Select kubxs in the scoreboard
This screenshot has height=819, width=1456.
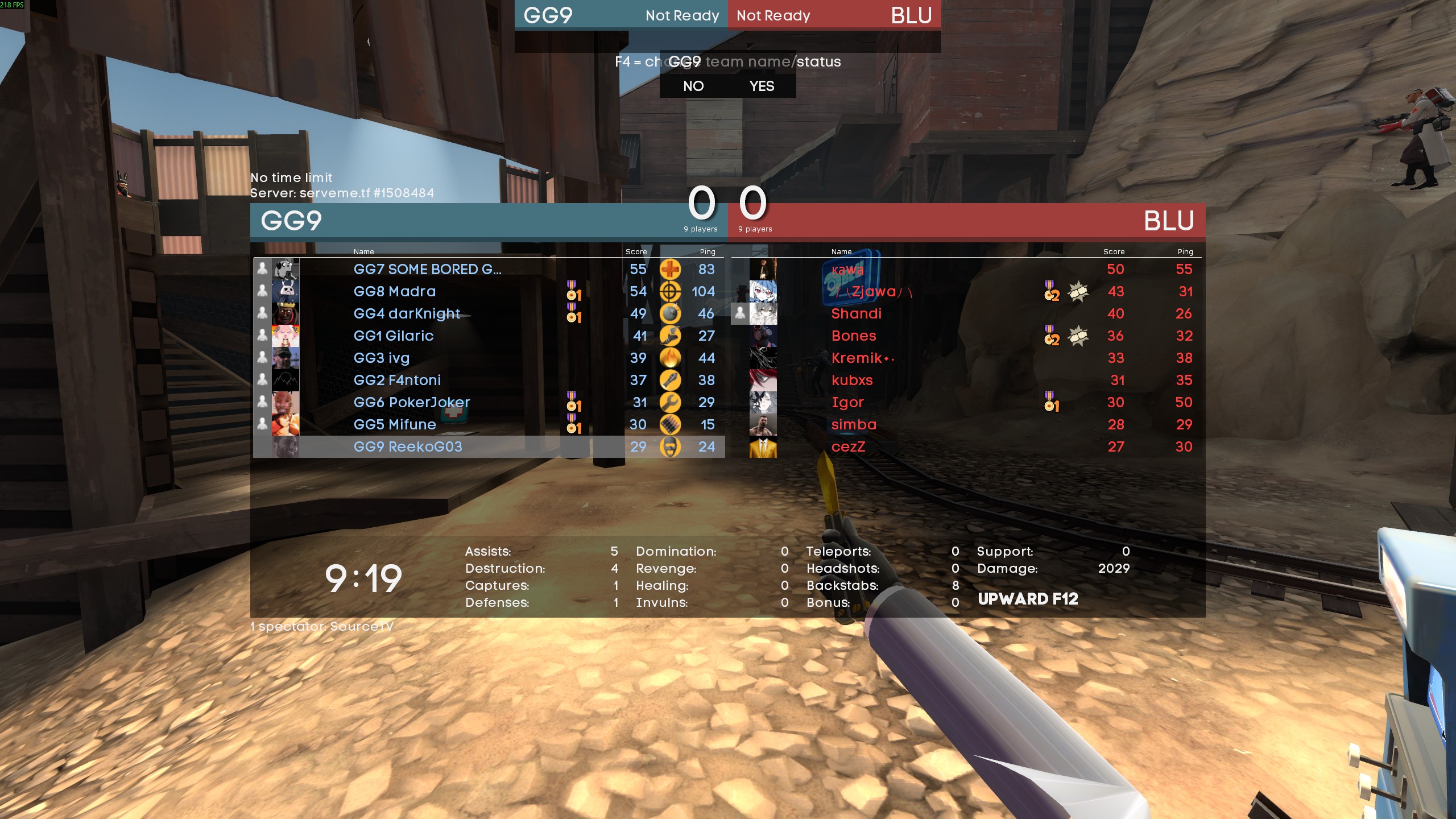tap(851, 380)
